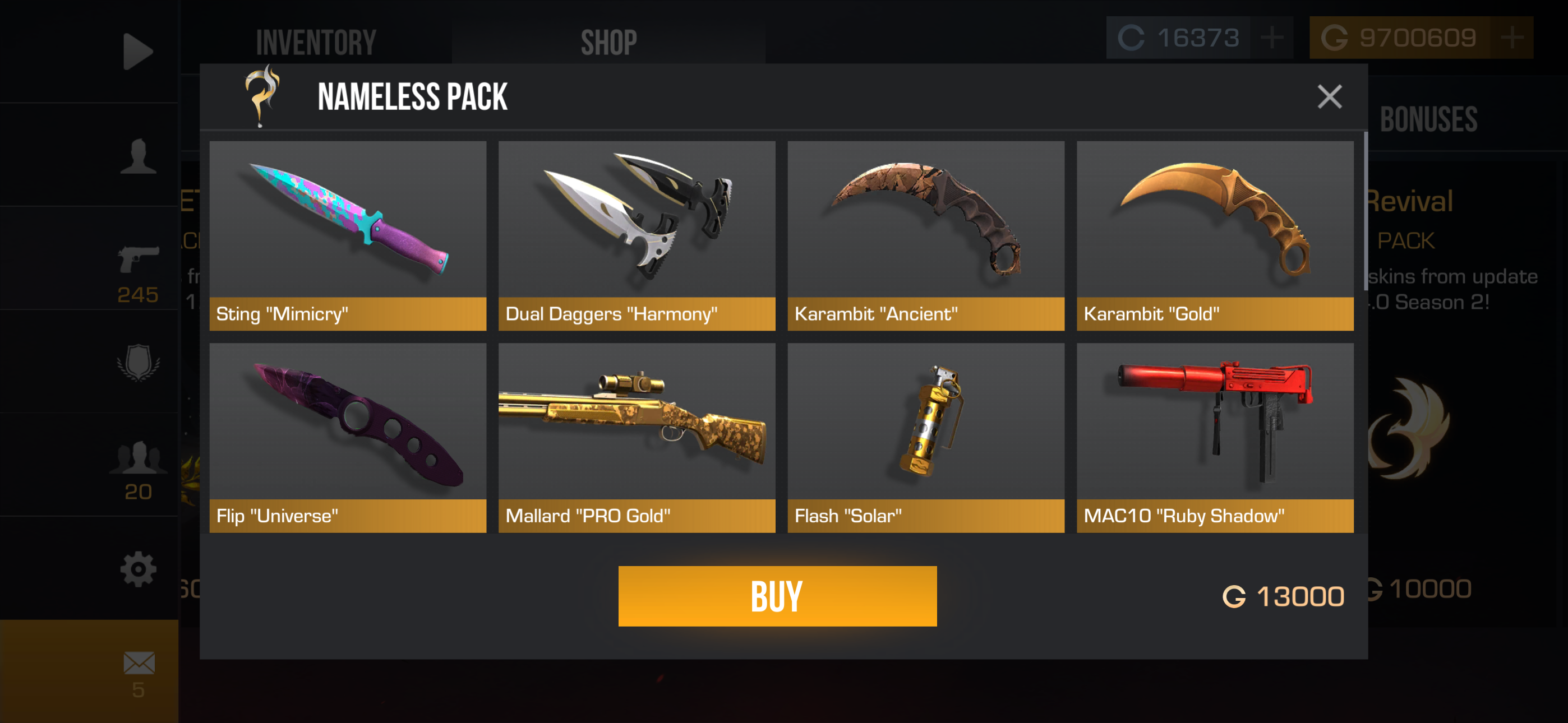Click the plus next to the credits balance
The image size is (1568, 723).
[1272, 38]
